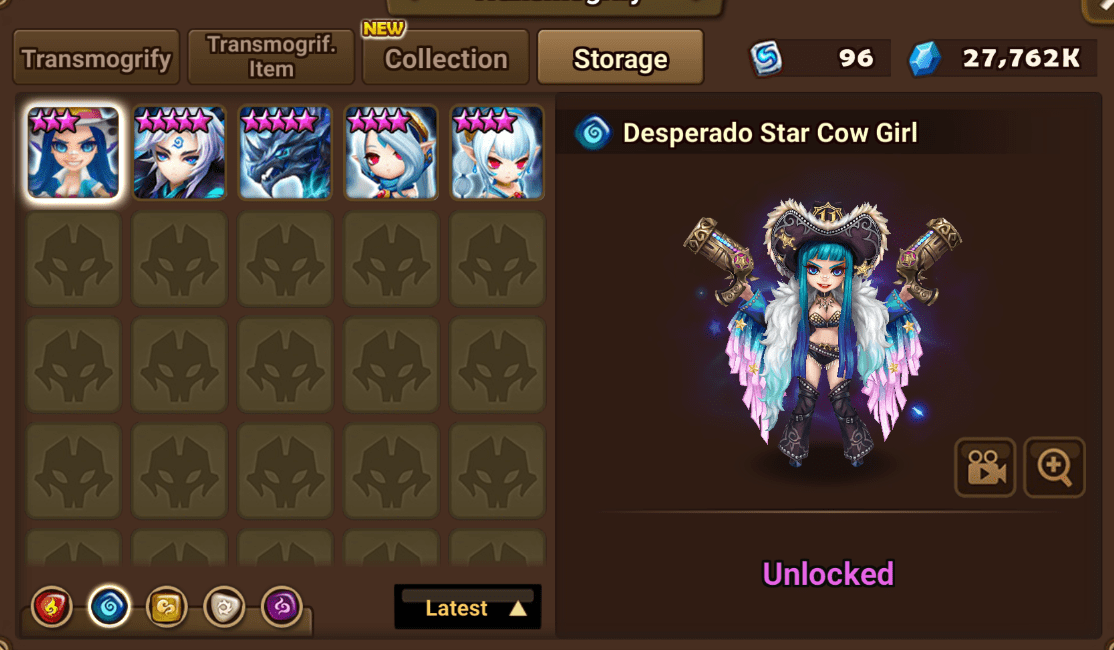Pick the dark blue dragon portrait
This screenshot has width=1114, height=650.
click(285, 153)
